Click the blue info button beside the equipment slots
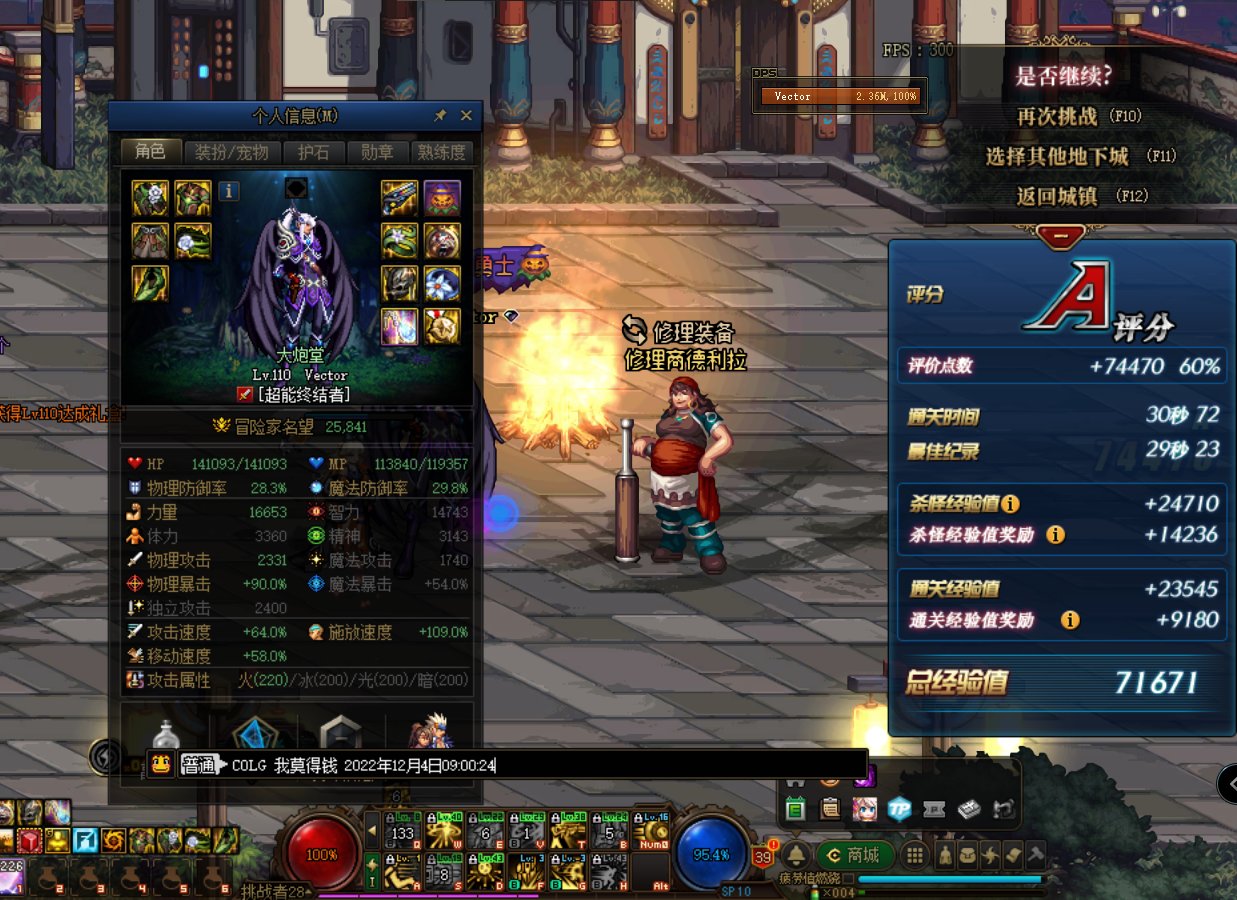 click(x=229, y=190)
